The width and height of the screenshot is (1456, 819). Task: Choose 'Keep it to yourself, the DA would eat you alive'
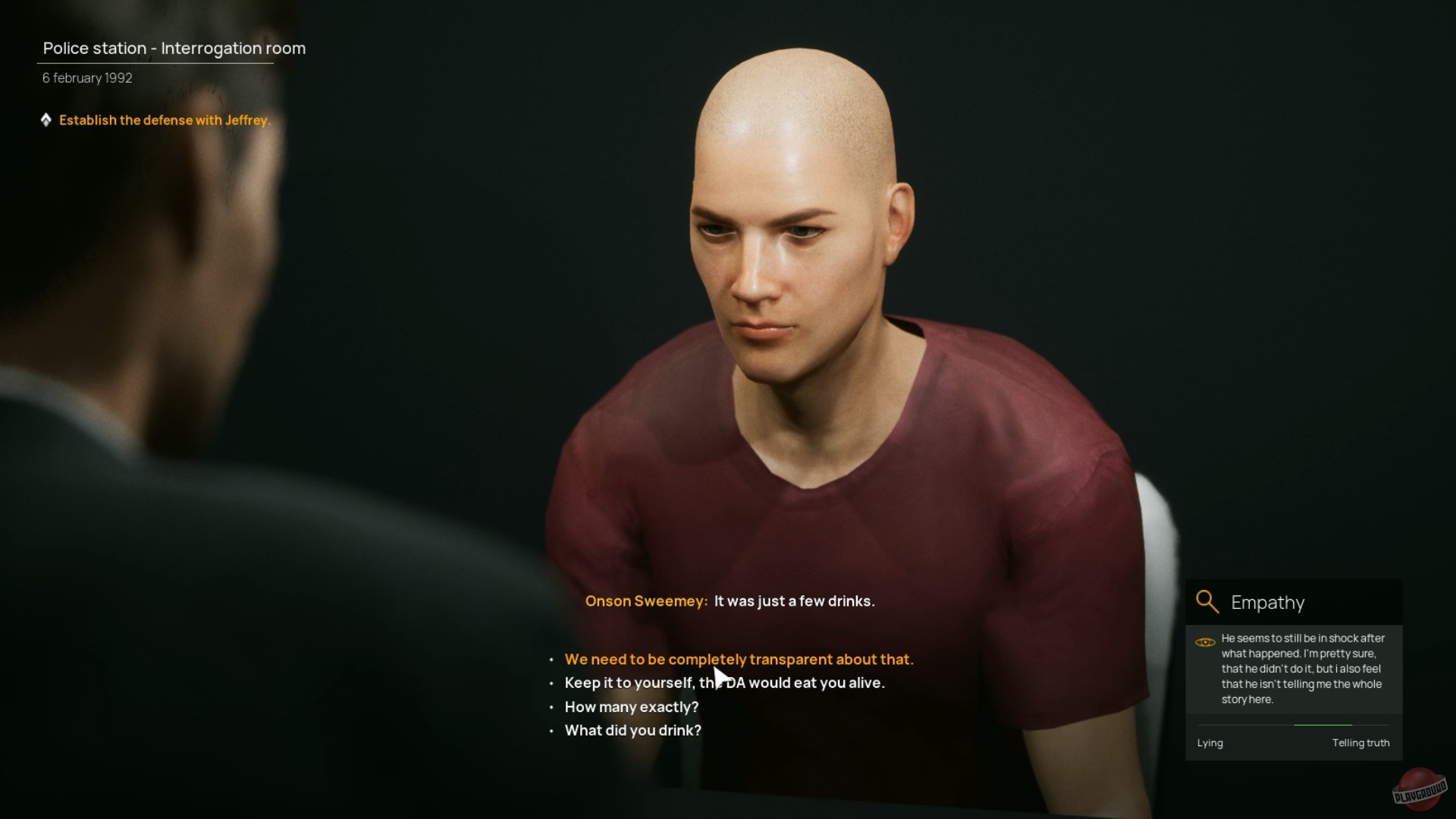[x=724, y=683]
